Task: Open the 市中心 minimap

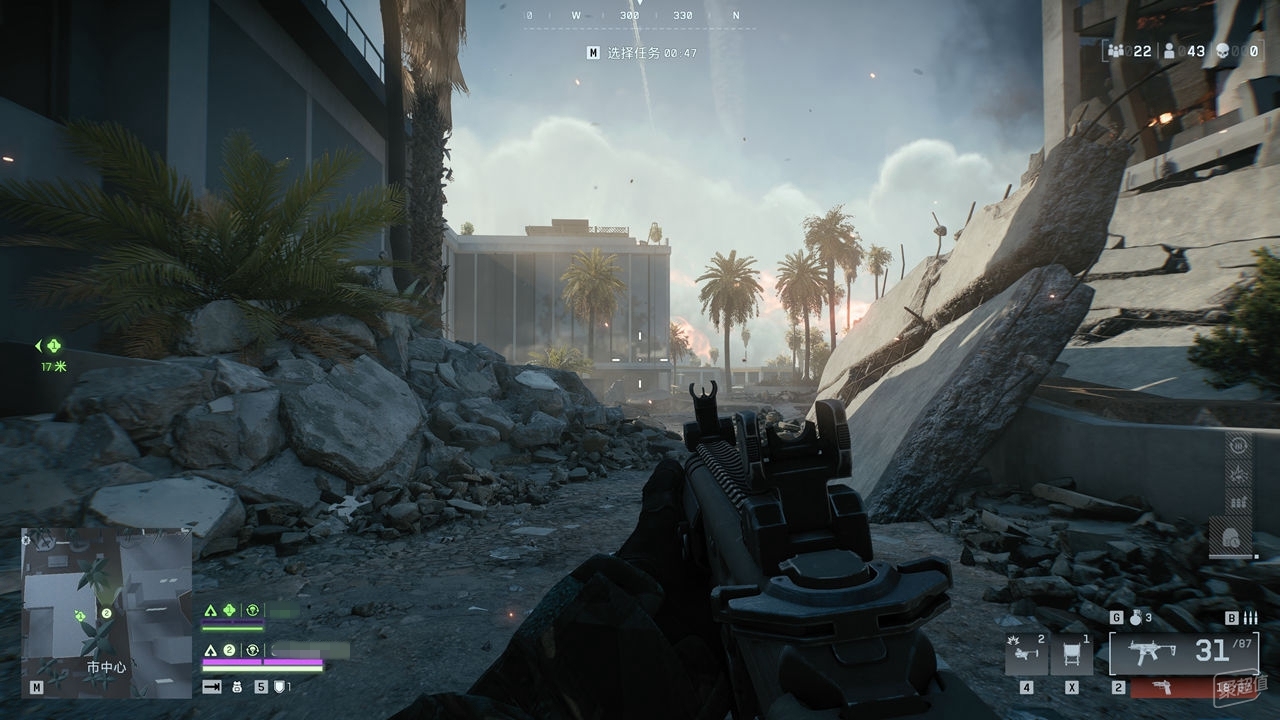Action: pyautogui.click(x=106, y=612)
